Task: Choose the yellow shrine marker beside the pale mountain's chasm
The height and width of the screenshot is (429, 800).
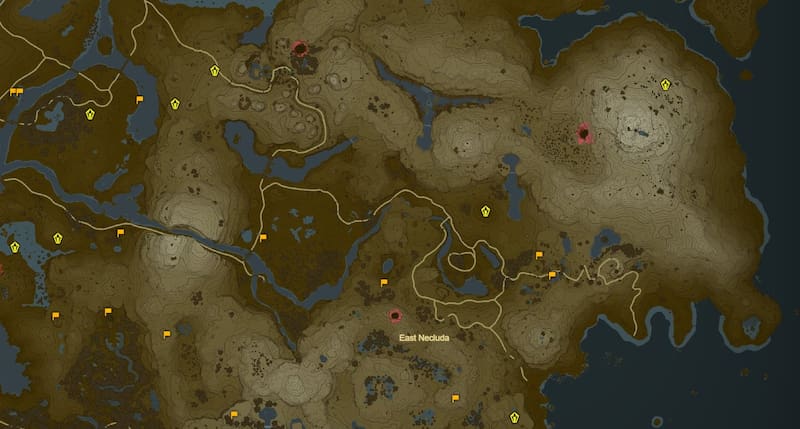Action: coord(666,84)
